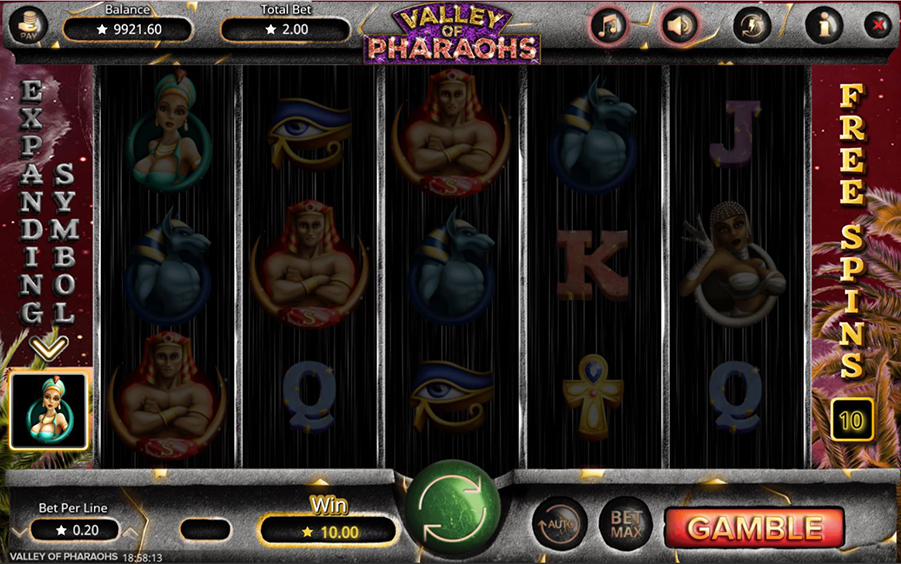Toggle the background music
Screen dimensions: 901x564
coord(607,26)
